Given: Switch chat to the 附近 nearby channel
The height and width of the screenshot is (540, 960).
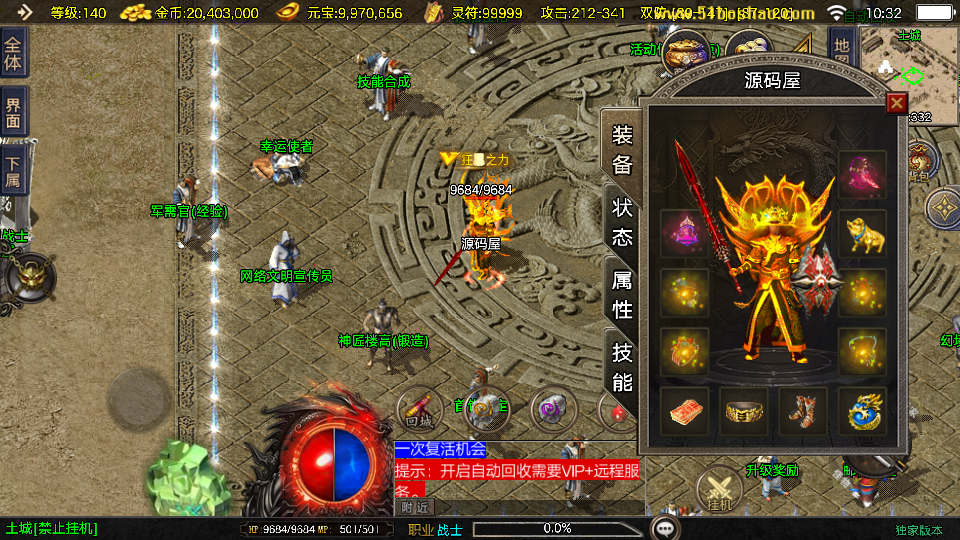Looking at the screenshot, I should pos(416,507).
